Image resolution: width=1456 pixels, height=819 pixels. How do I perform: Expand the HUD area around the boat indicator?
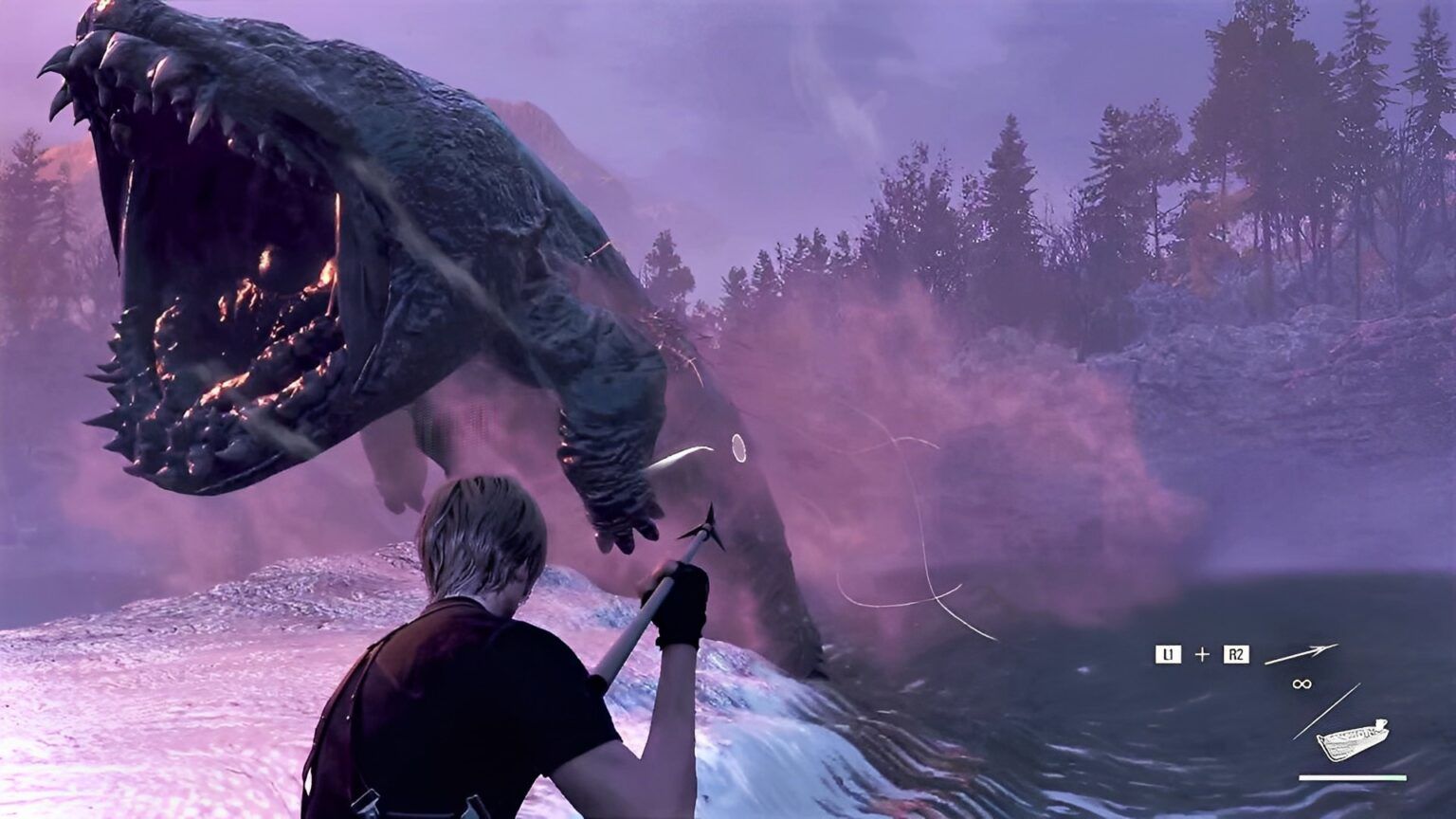point(1353,740)
